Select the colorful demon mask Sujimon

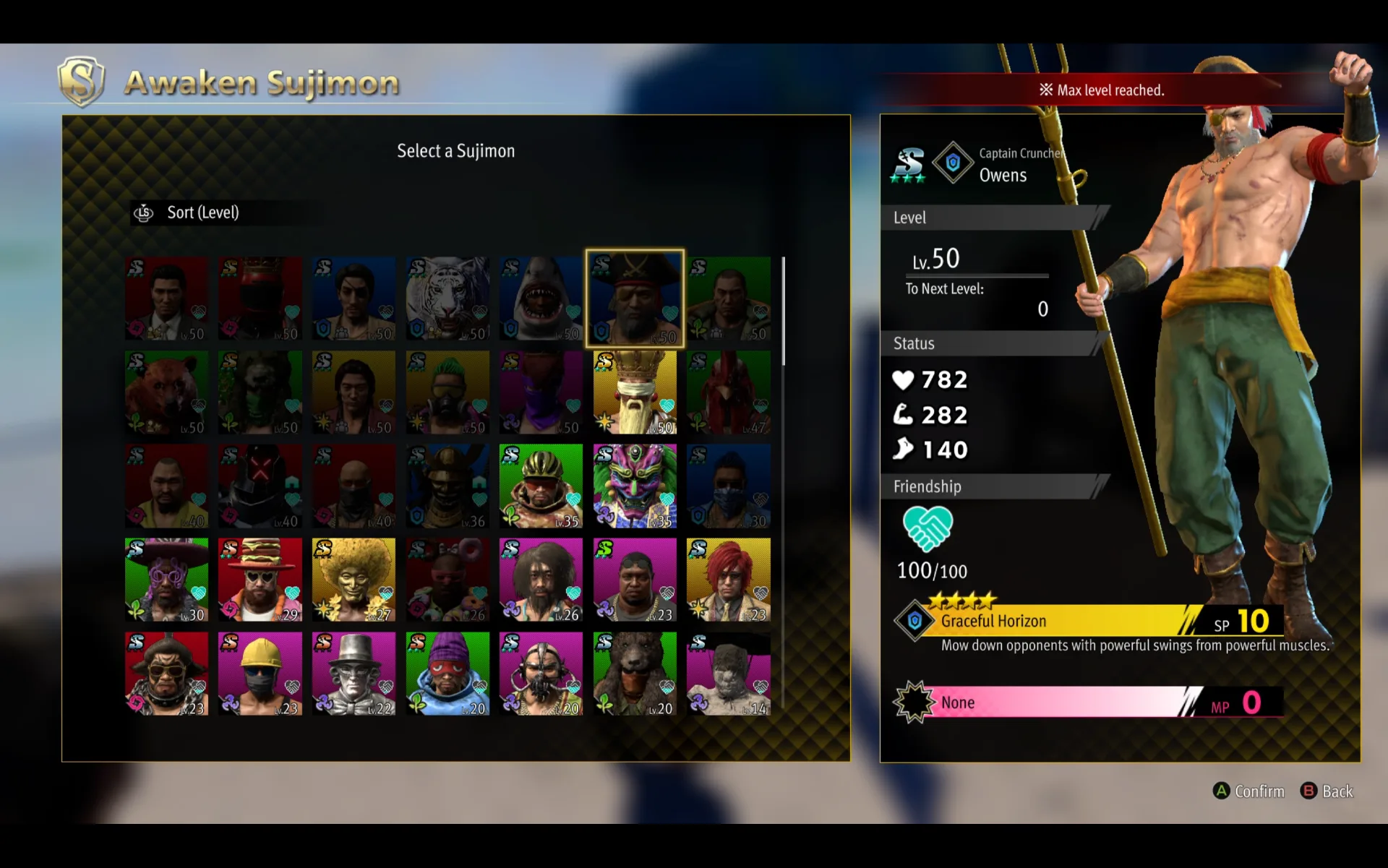pos(635,486)
